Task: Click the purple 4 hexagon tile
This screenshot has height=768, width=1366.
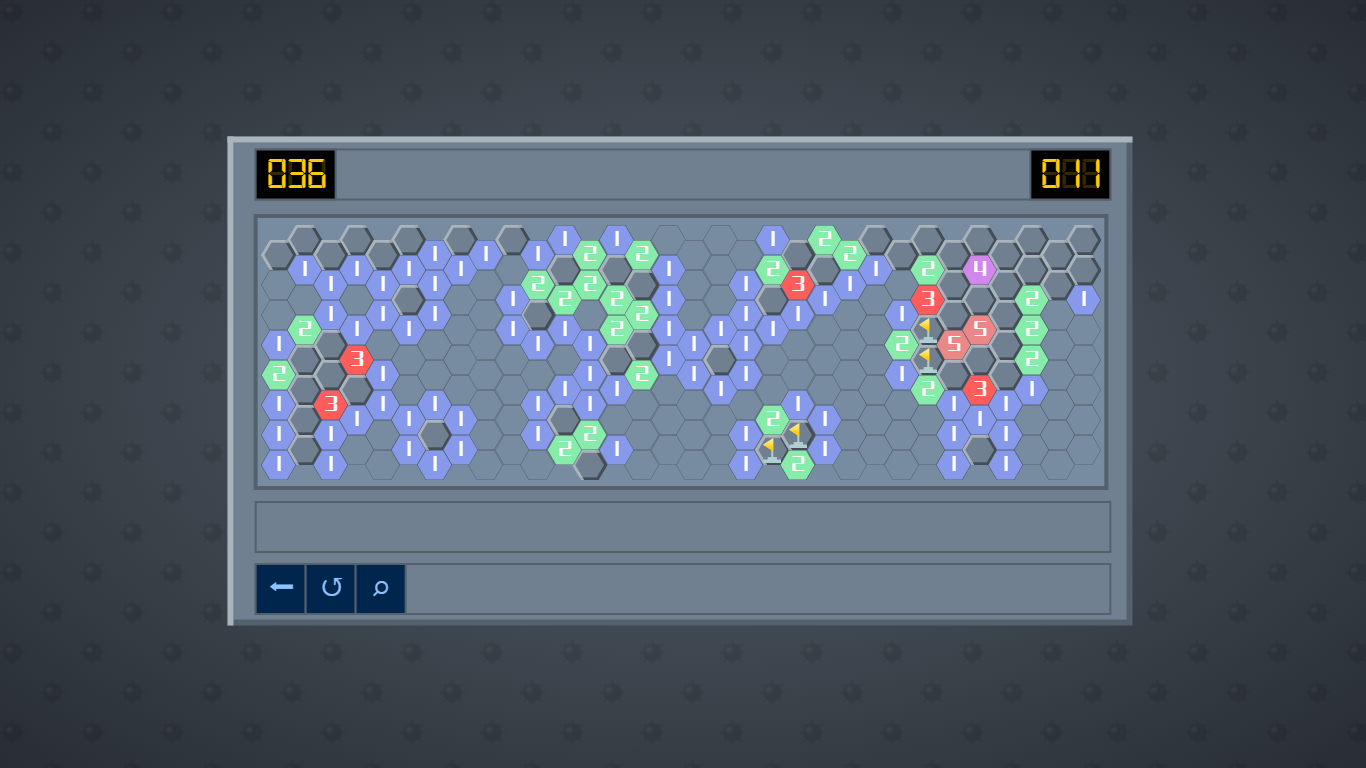Action: (x=979, y=271)
